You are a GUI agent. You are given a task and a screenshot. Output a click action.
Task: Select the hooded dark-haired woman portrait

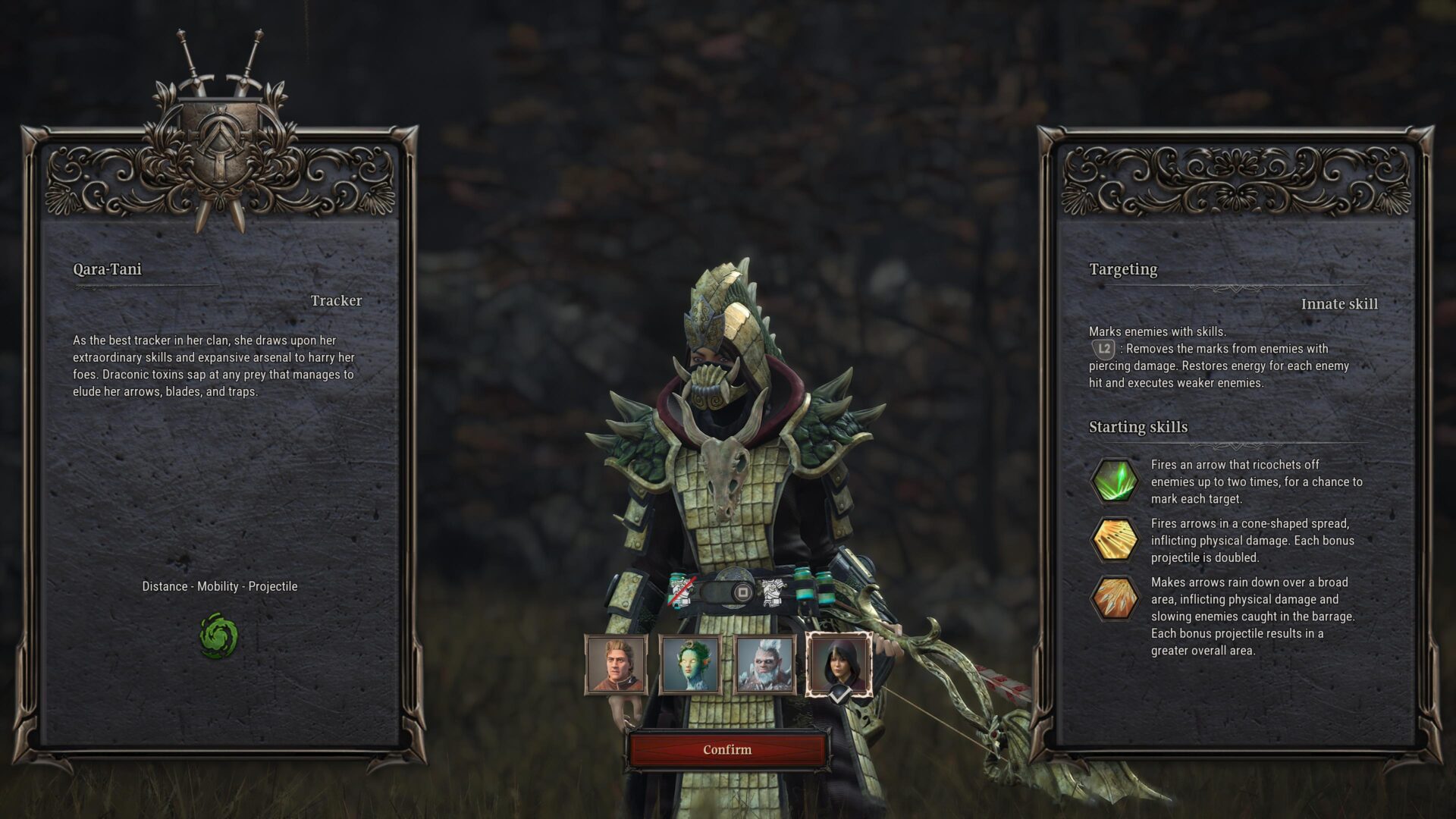(x=838, y=665)
